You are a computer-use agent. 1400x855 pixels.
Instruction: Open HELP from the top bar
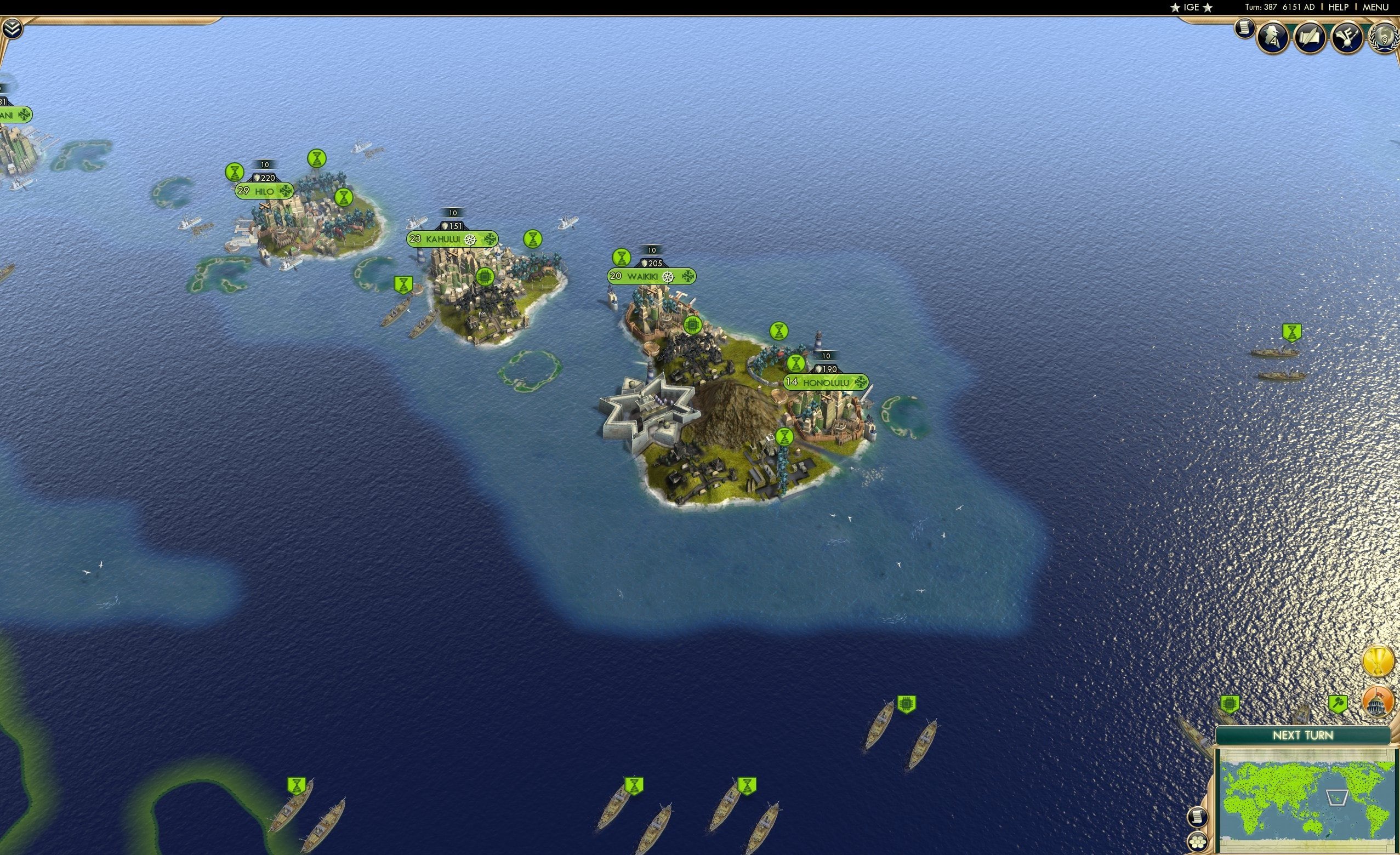[1338, 7]
